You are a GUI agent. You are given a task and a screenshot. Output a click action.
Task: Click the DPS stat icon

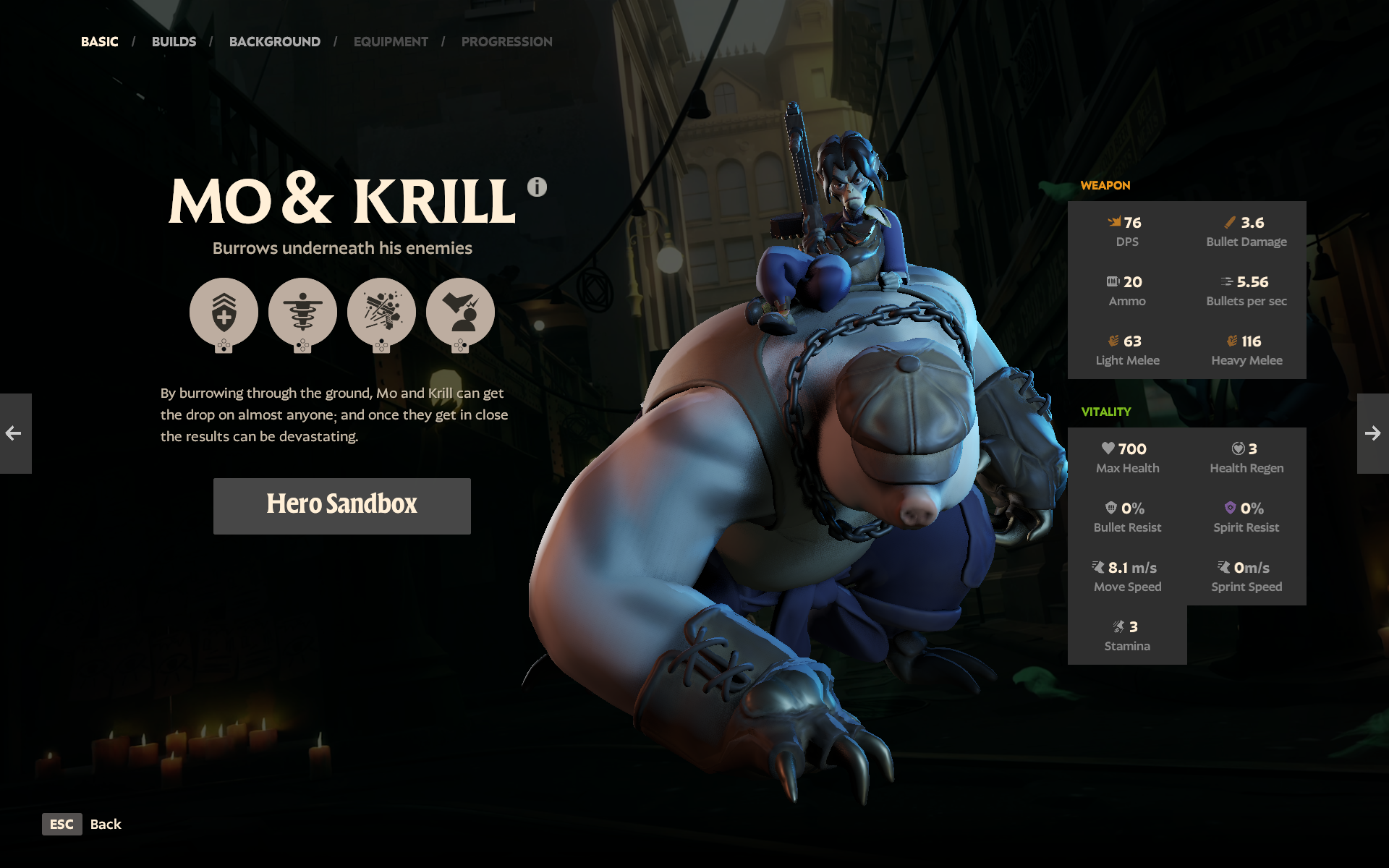point(1116,223)
